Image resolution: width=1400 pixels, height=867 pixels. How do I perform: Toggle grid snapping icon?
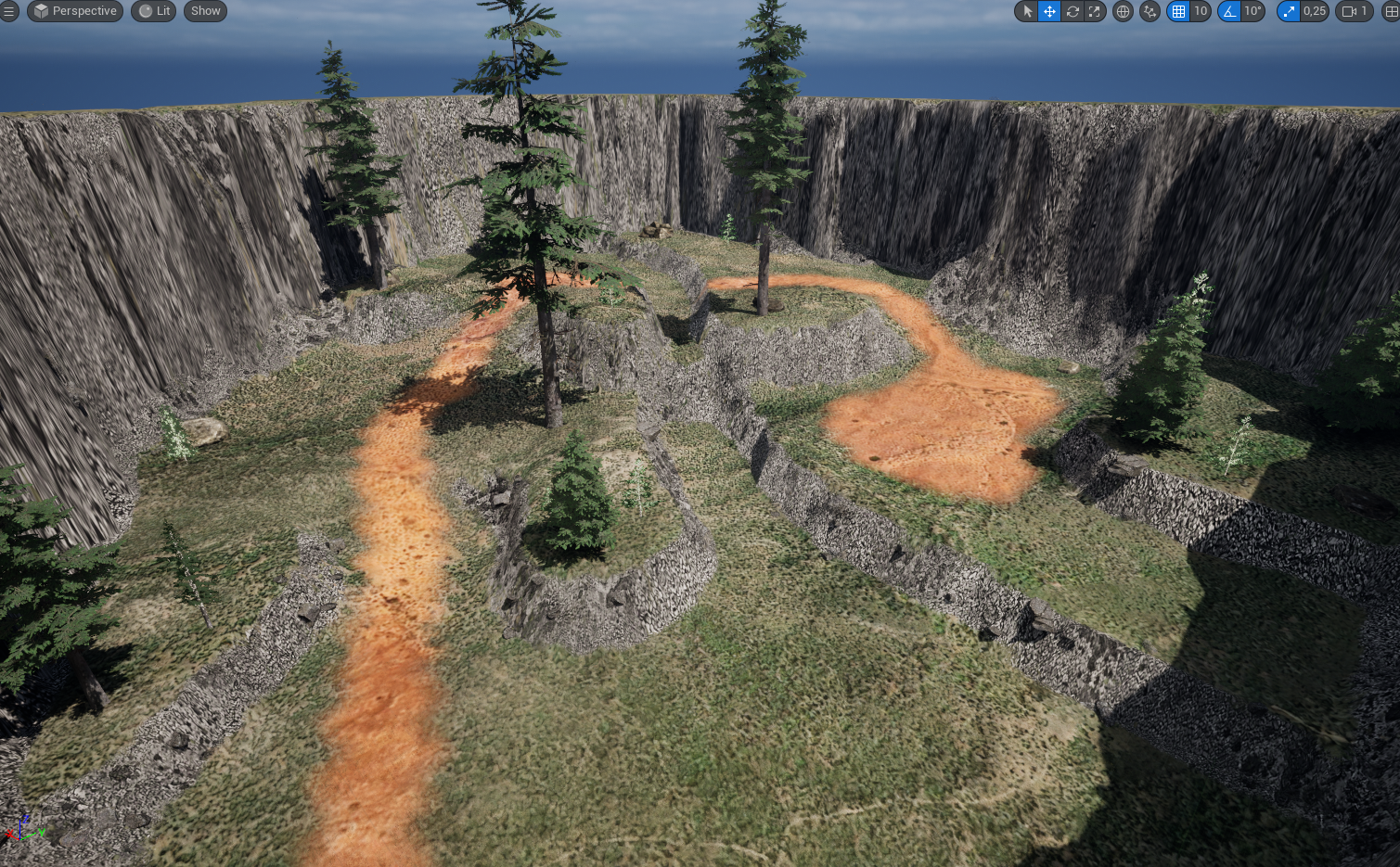click(x=1178, y=11)
